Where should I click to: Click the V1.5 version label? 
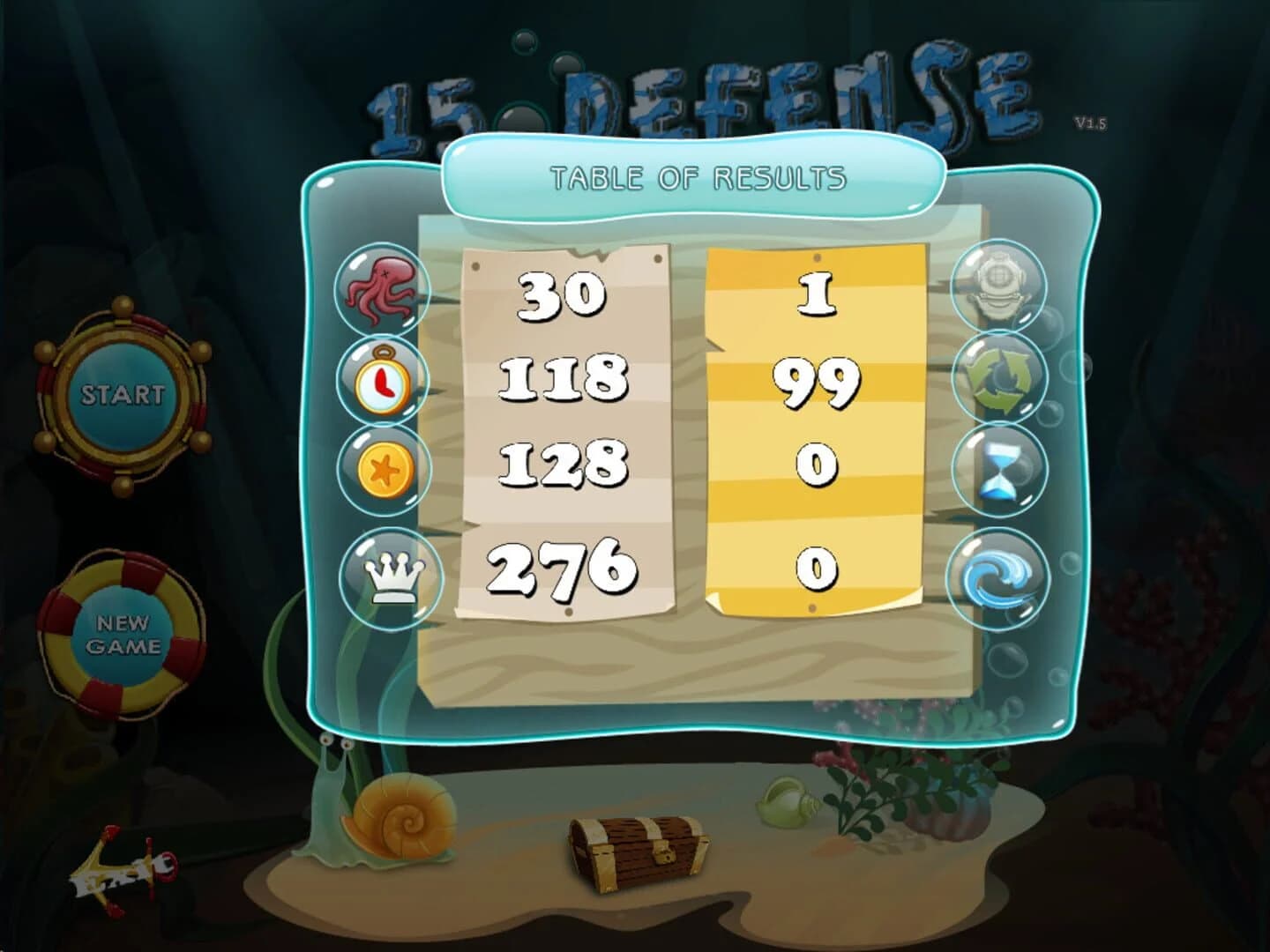[1091, 123]
